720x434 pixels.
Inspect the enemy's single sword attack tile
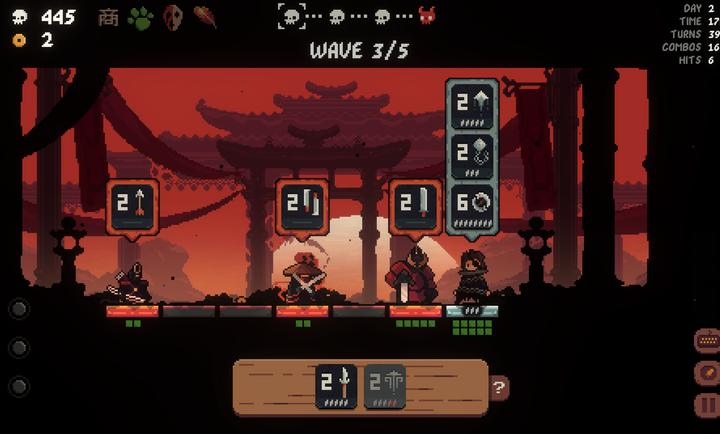click(x=415, y=205)
